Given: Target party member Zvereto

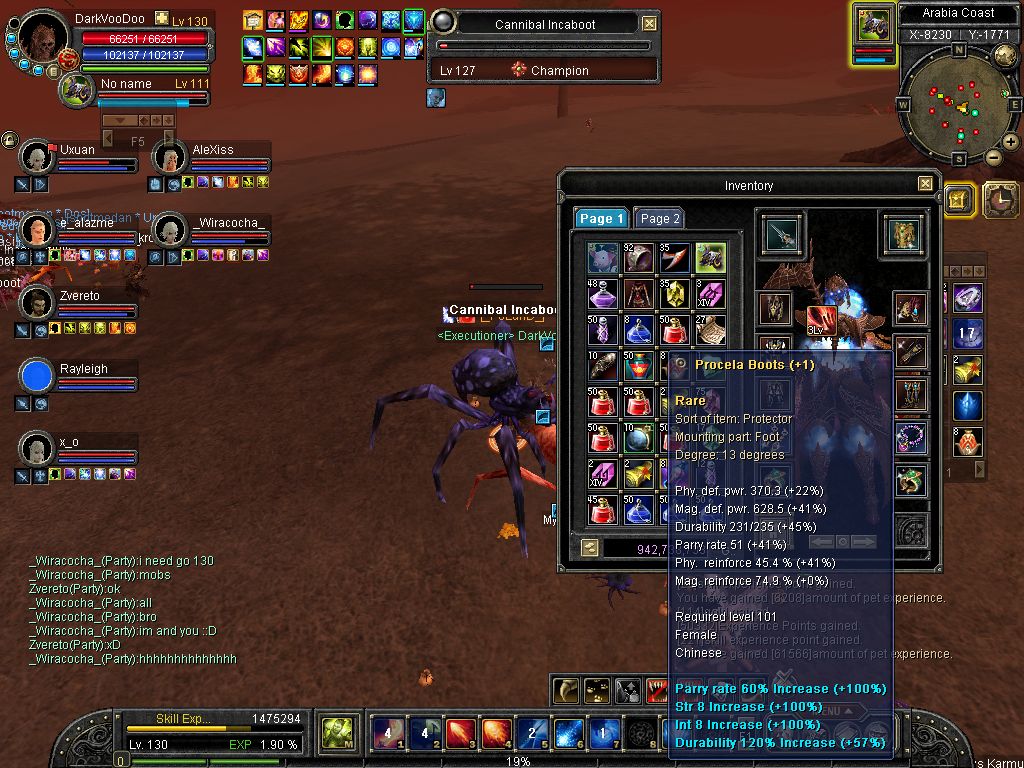Looking at the screenshot, I should [37, 303].
